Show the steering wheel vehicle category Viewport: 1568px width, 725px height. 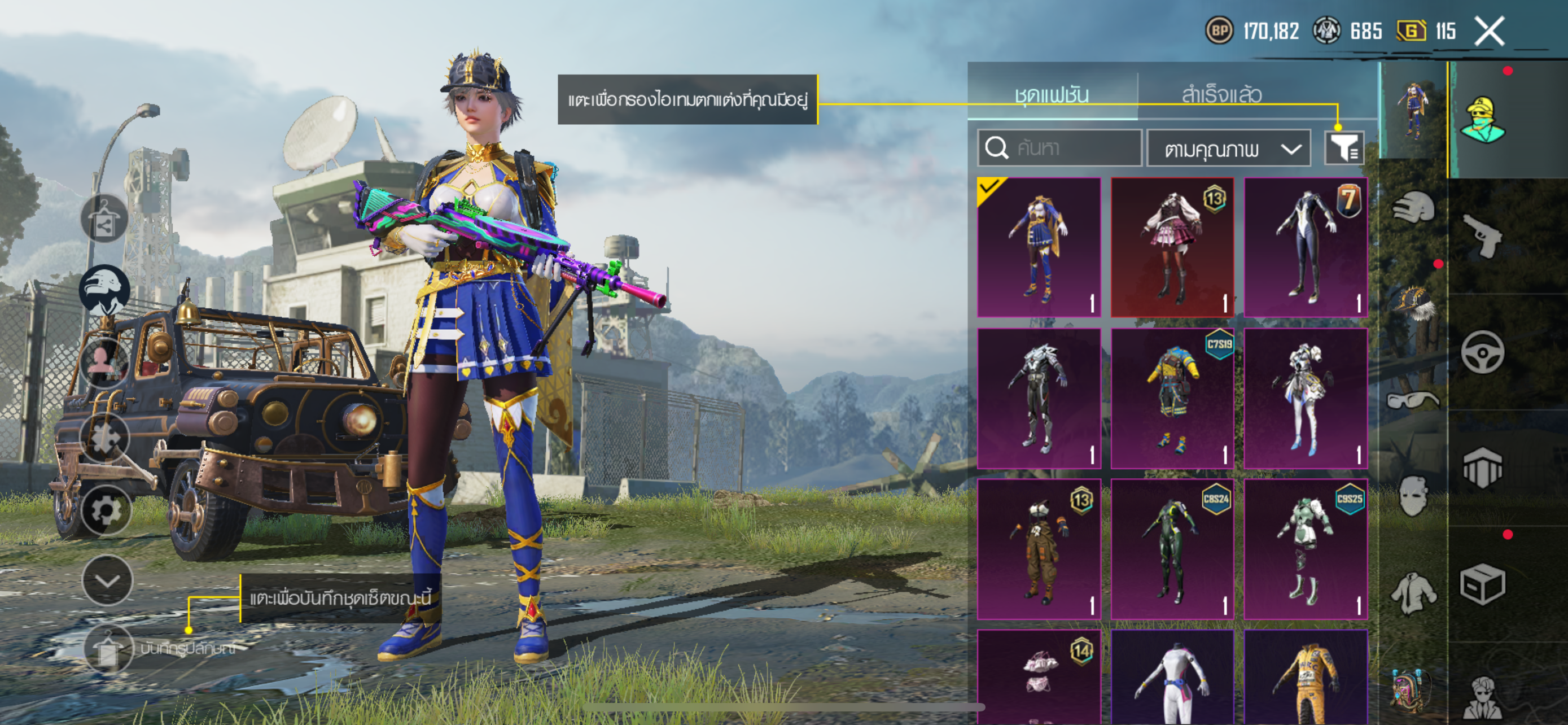click(1482, 352)
